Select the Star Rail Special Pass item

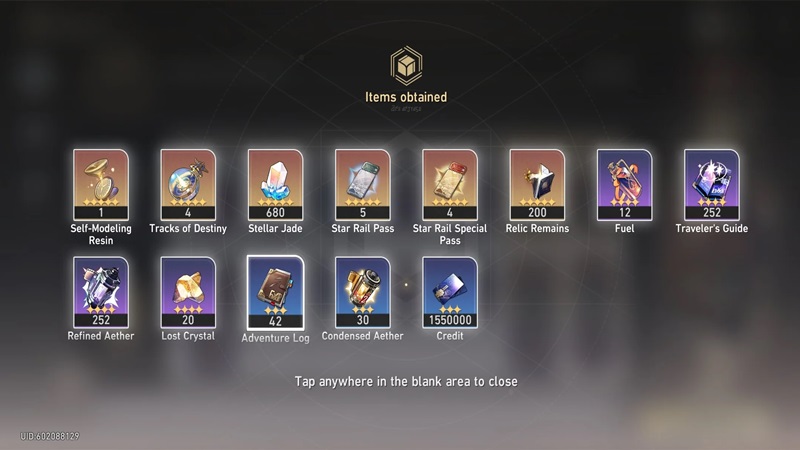coord(450,184)
